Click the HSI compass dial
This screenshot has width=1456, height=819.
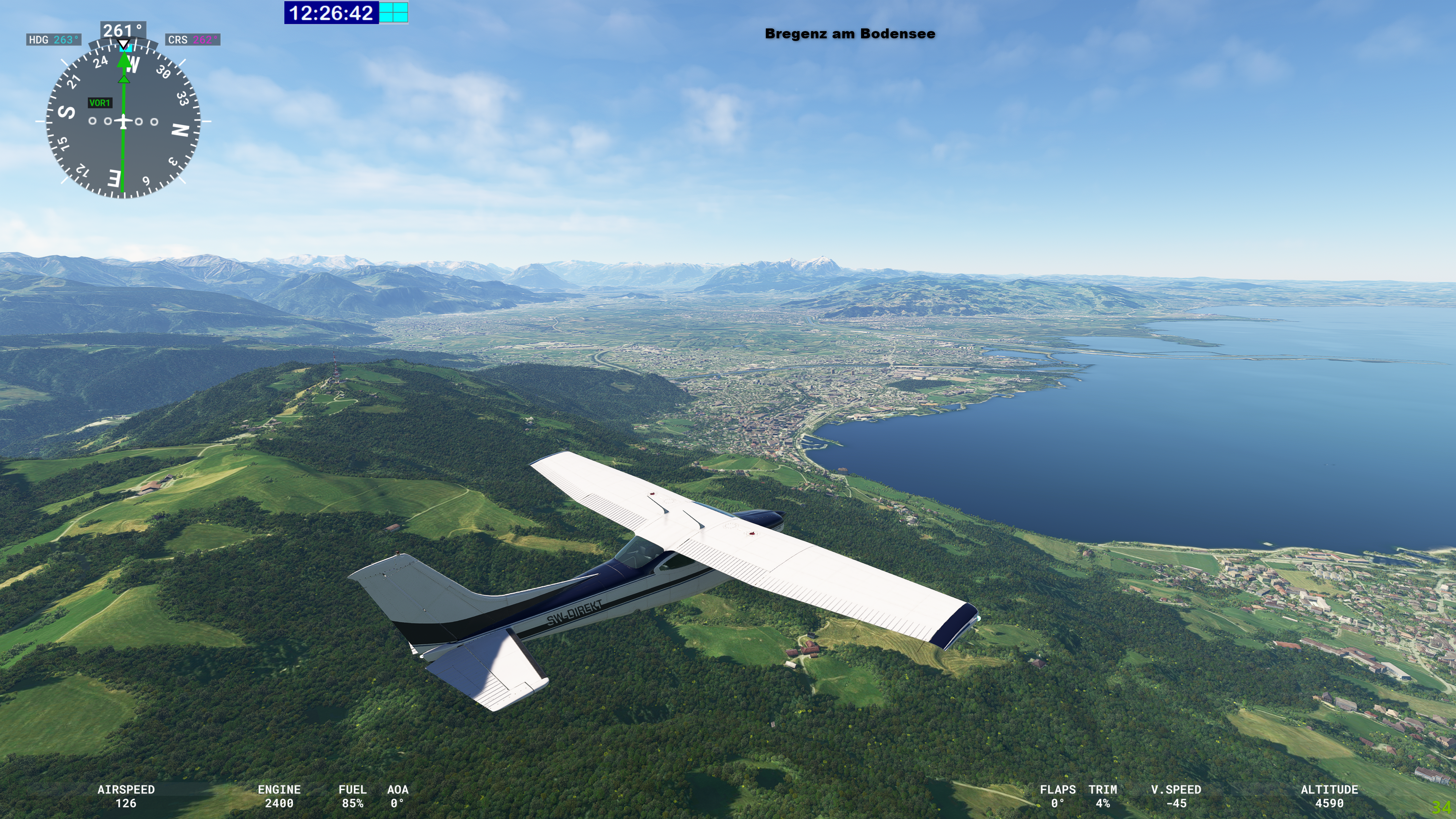(x=123, y=121)
